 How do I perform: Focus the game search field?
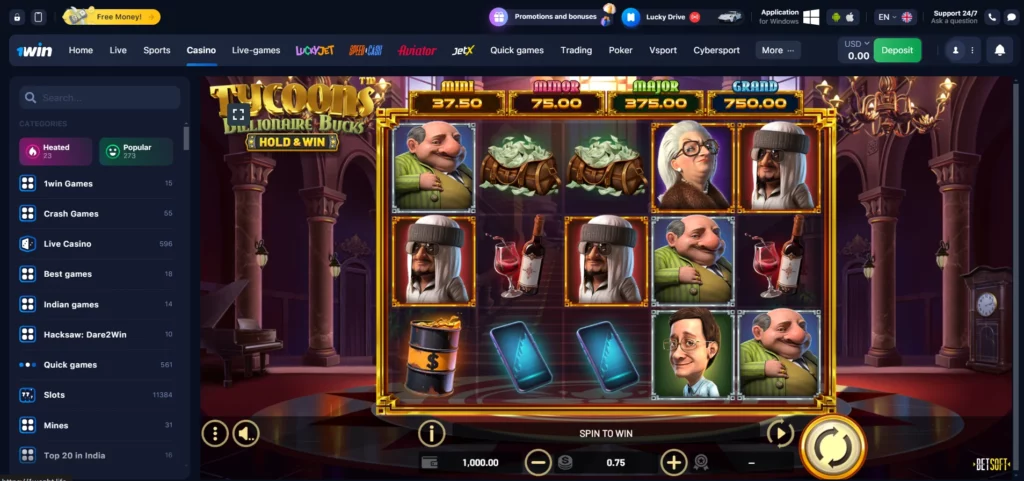[x=100, y=98]
